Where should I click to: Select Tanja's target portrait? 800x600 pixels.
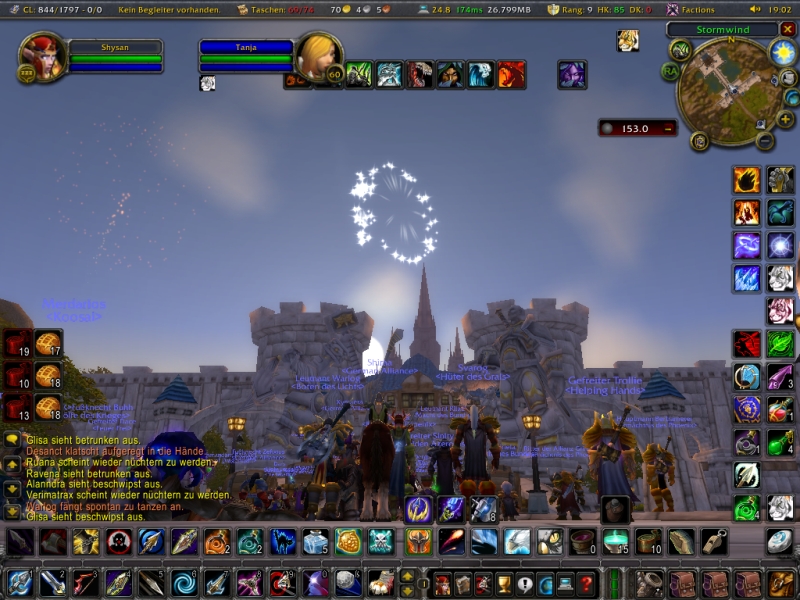(x=320, y=57)
